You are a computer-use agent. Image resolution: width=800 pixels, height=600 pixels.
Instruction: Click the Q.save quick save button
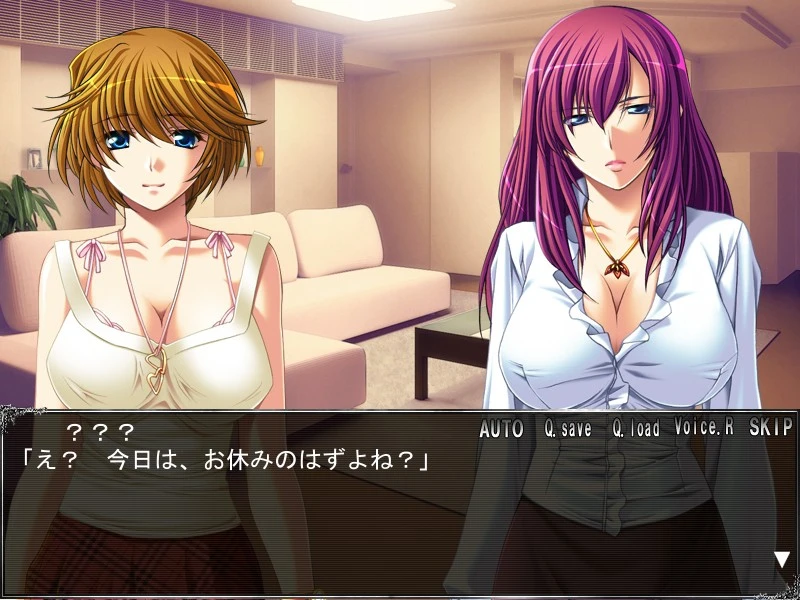click(x=568, y=429)
